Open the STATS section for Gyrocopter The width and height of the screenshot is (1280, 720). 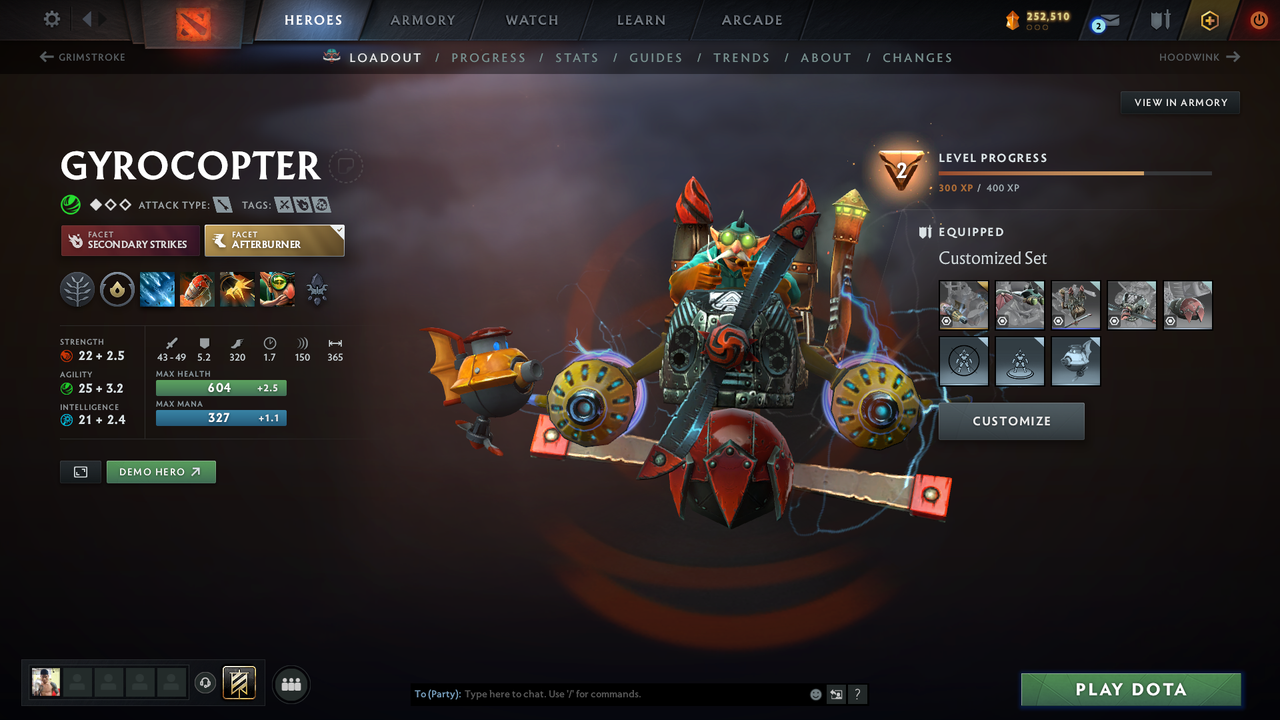click(577, 57)
